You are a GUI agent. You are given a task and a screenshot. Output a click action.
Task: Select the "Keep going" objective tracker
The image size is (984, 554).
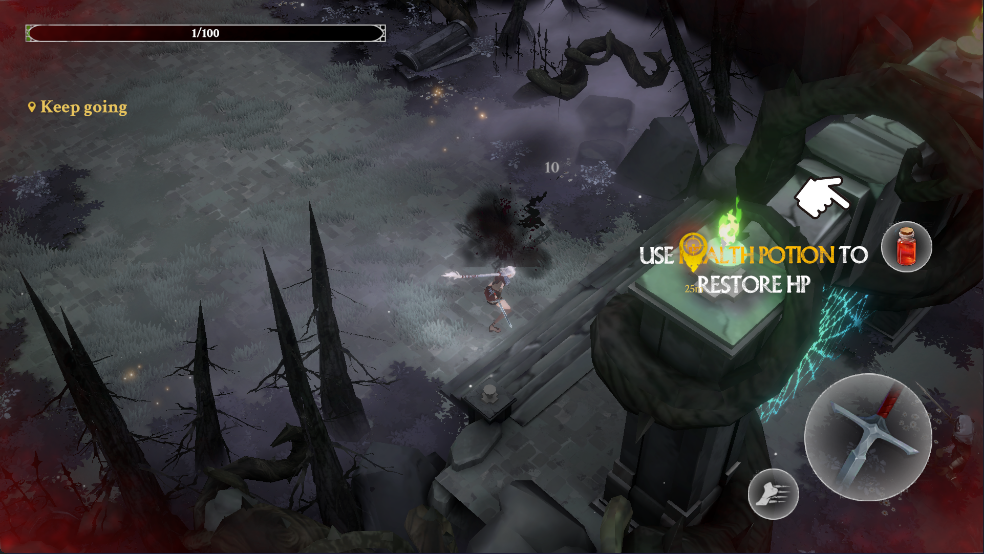(x=78, y=107)
